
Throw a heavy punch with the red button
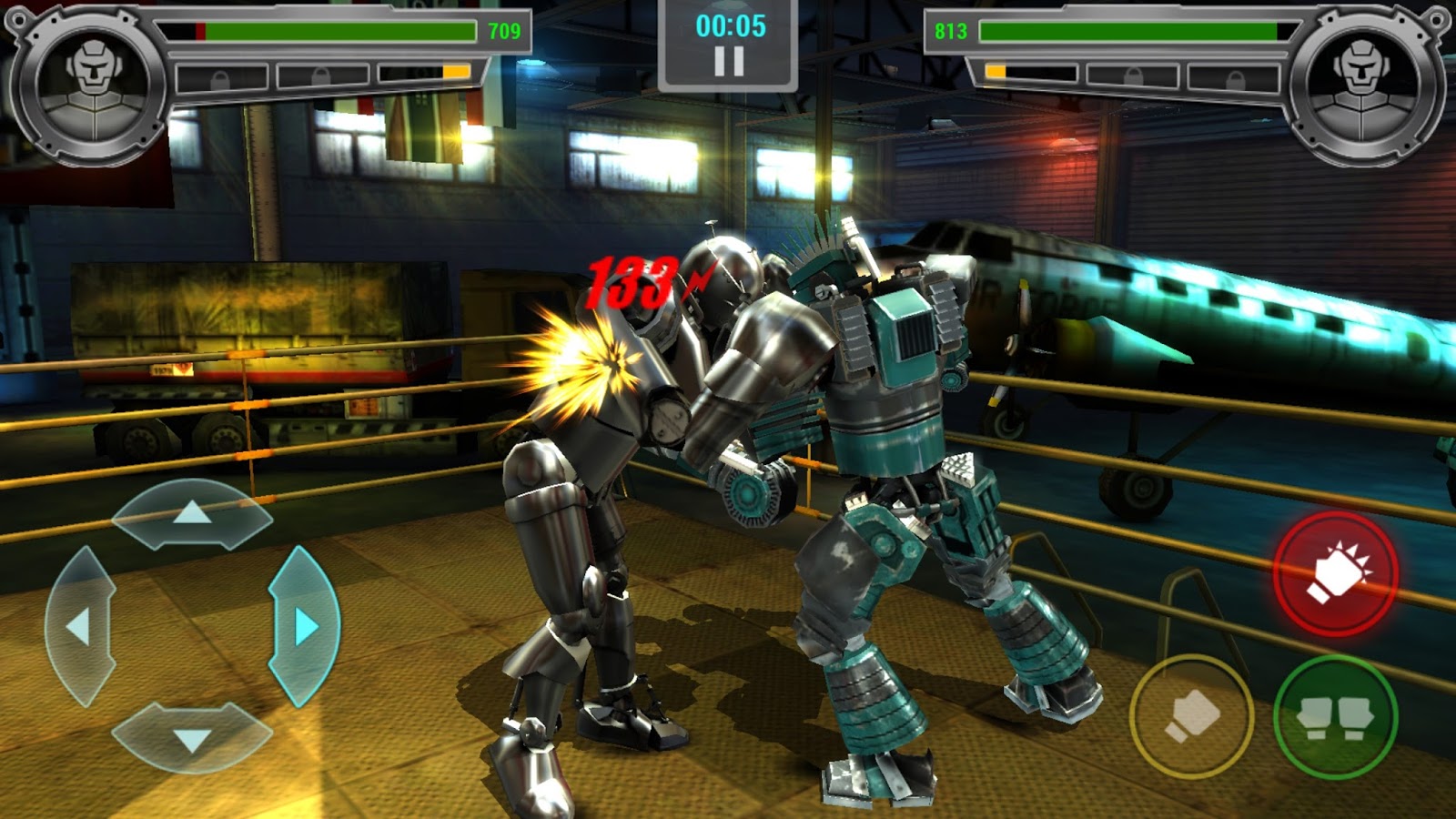coord(1336,573)
